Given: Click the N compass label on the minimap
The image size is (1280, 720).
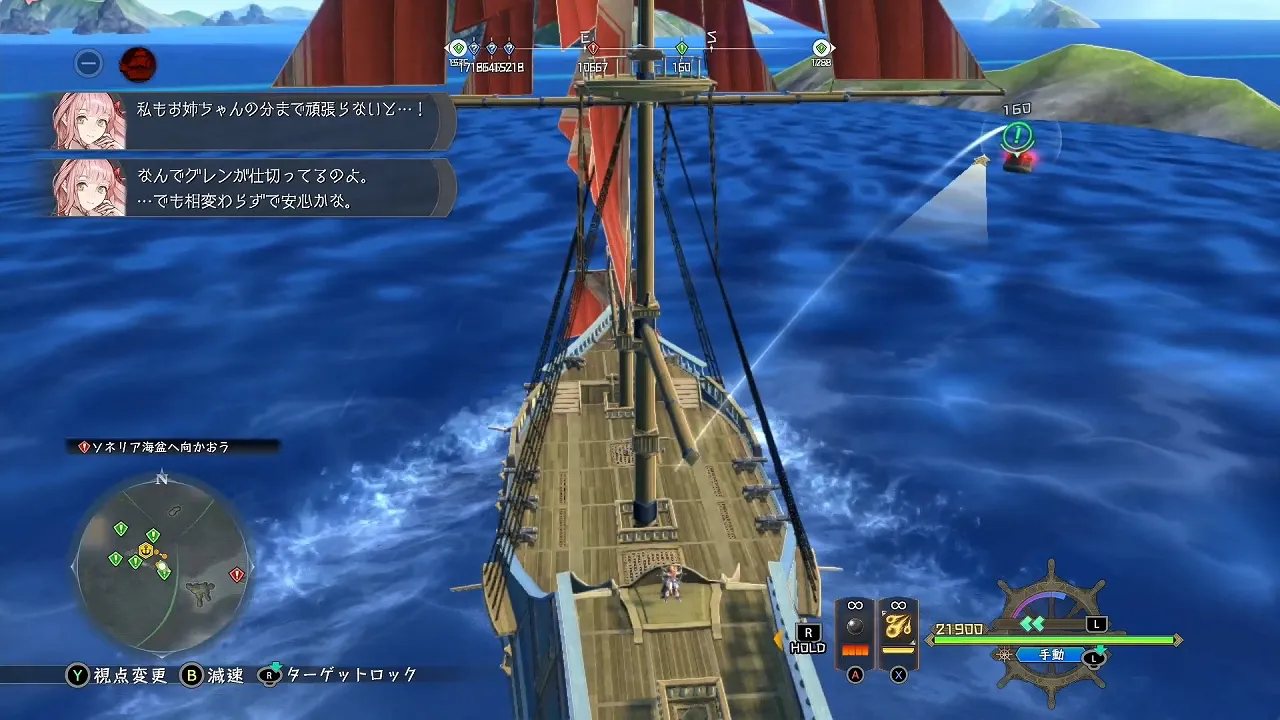Looking at the screenshot, I should [x=161, y=478].
